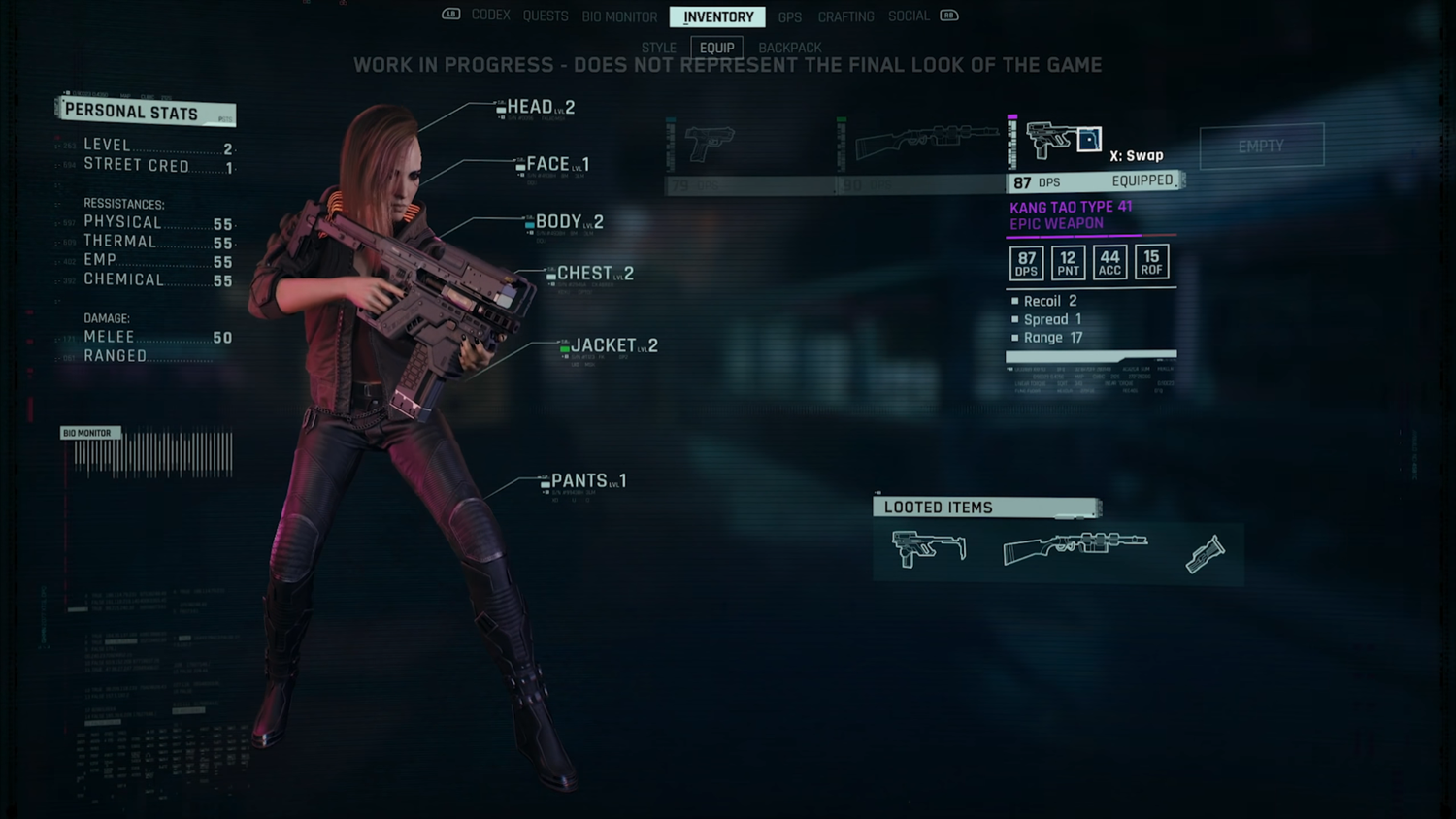This screenshot has width=1456, height=819.
Task: Select the Equip sub-tab
Action: [716, 48]
